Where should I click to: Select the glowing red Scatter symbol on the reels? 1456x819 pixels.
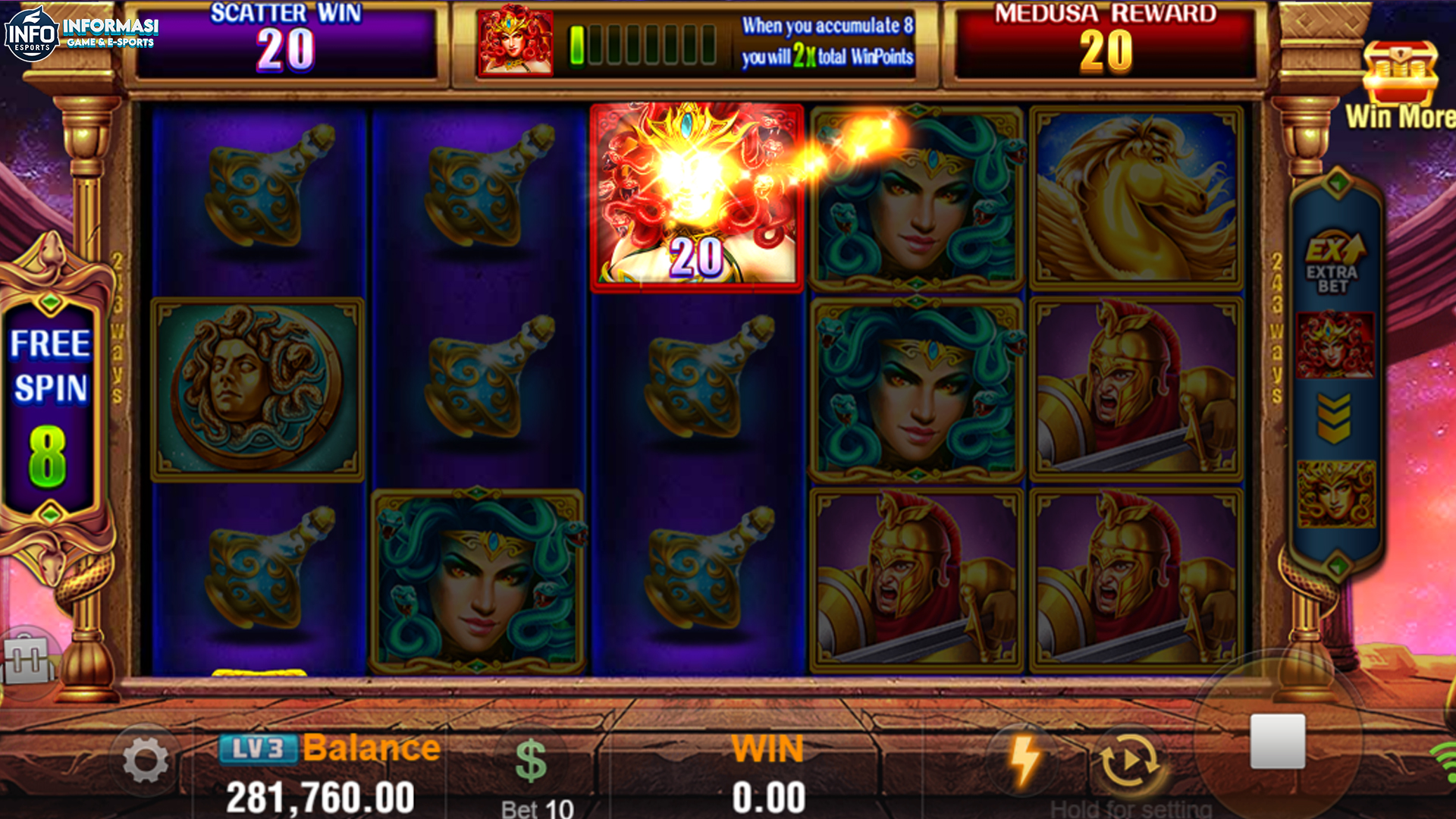[x=697, y=196]
